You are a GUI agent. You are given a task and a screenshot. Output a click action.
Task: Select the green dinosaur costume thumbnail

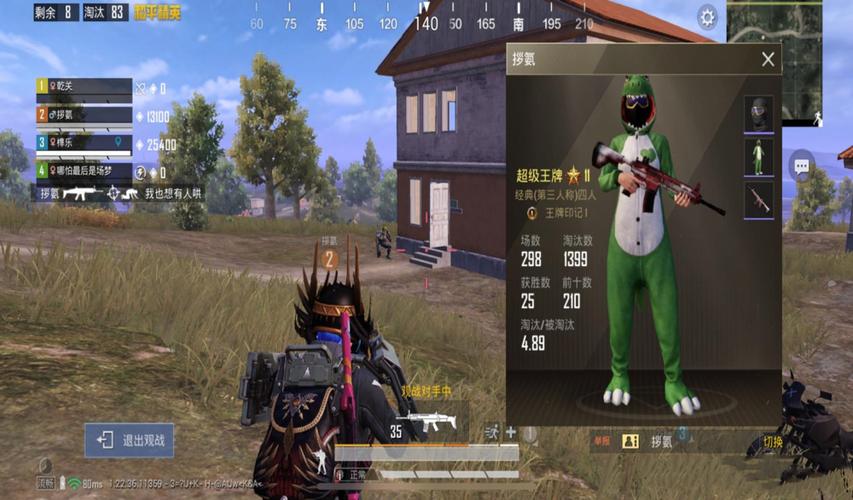[x=759, y=157]
